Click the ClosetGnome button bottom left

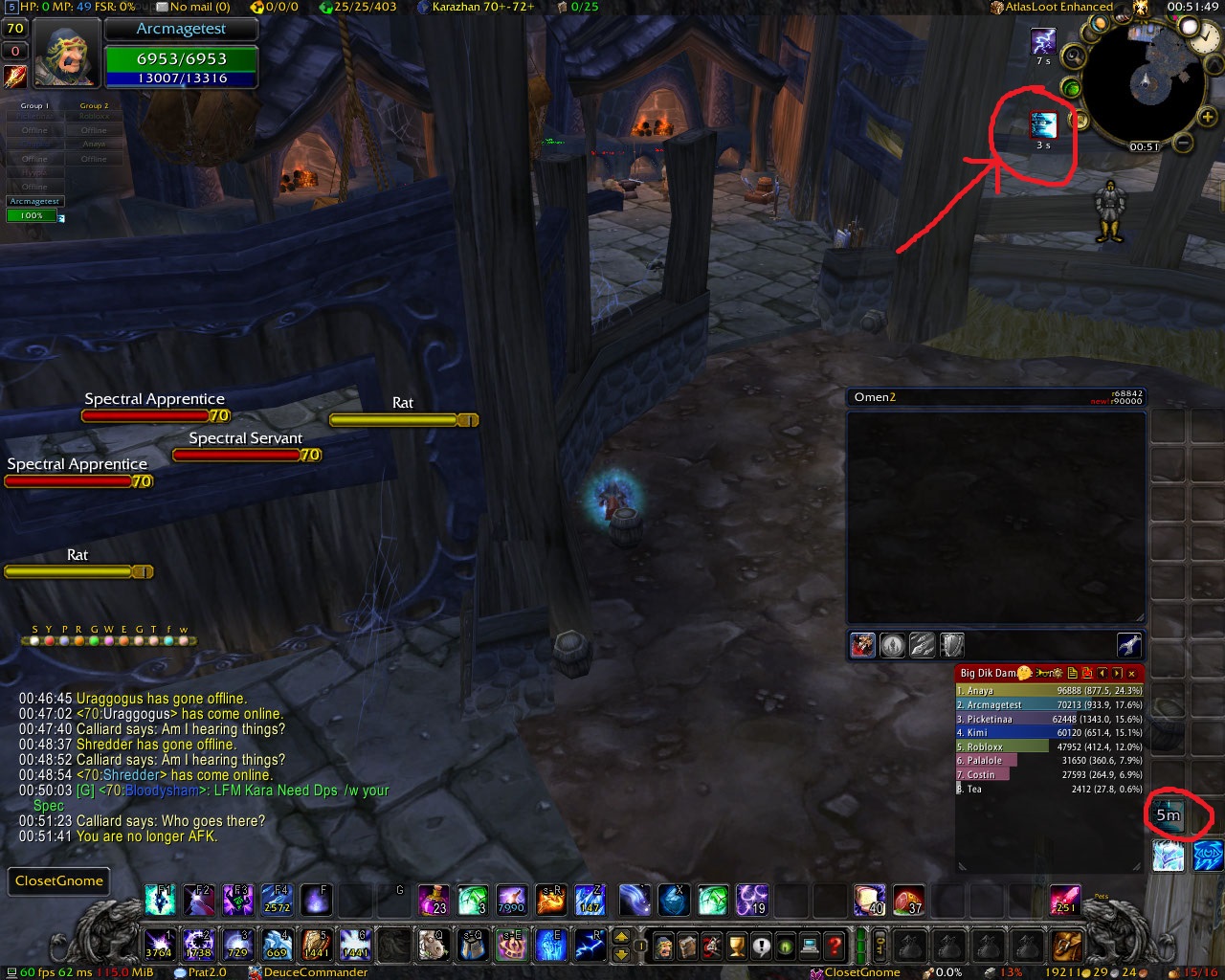[x=58, y=880]
